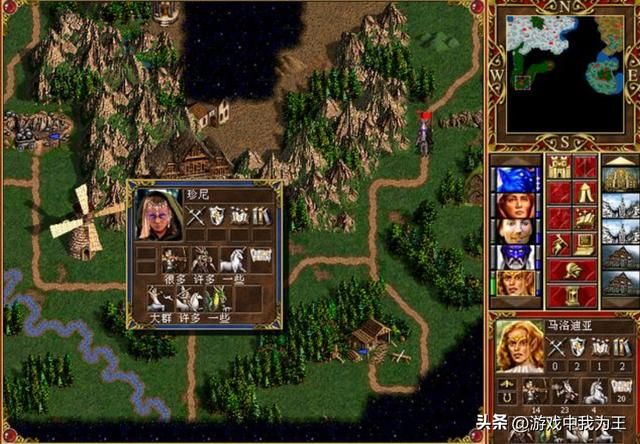Screen dimensions: 640x444
Task: Select the unicorn troop in the hero info panel
Action: pyautogui.click(x=593, y=393)
